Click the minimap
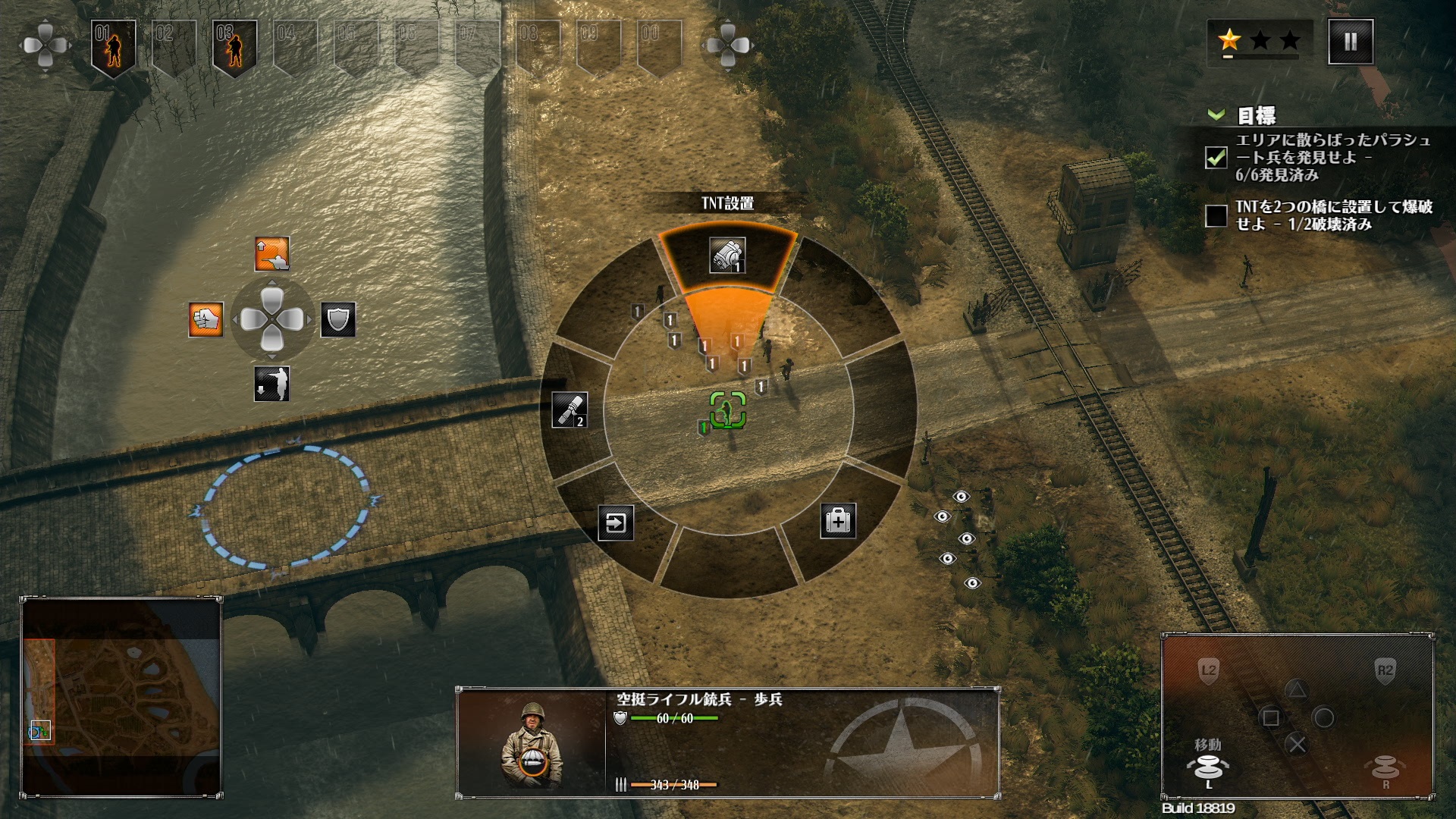The width and height of the screenshot is (1456, 819). pyautogui.click(x=121, y=696)
